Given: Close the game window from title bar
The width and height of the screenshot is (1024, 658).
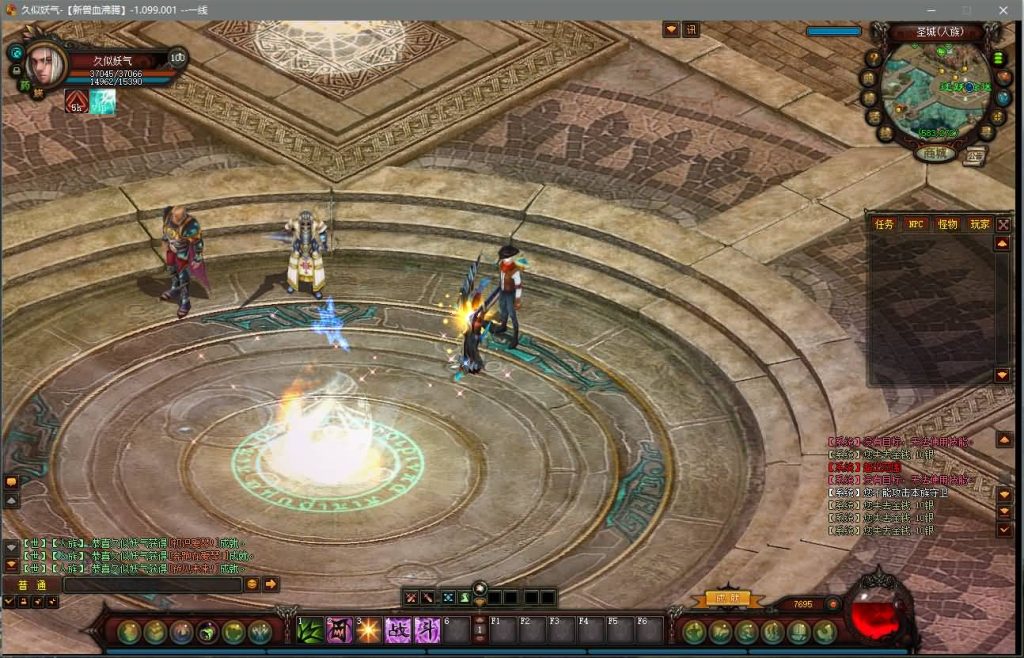Looking at the screenshot, I should [x=1003, y=9].
